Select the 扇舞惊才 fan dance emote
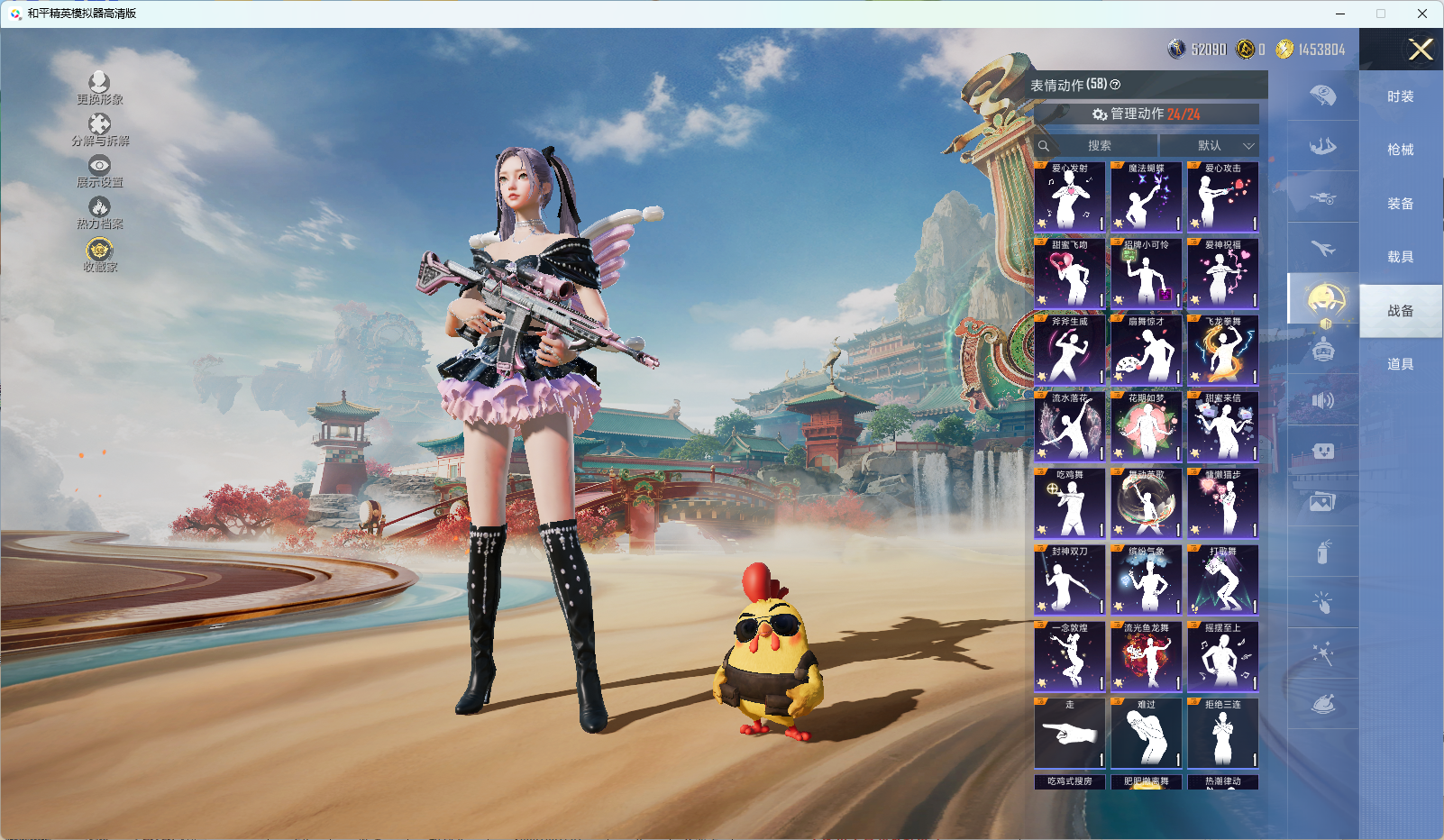This screenshot has height=840, width=1444. click(x=1147, y=351)
